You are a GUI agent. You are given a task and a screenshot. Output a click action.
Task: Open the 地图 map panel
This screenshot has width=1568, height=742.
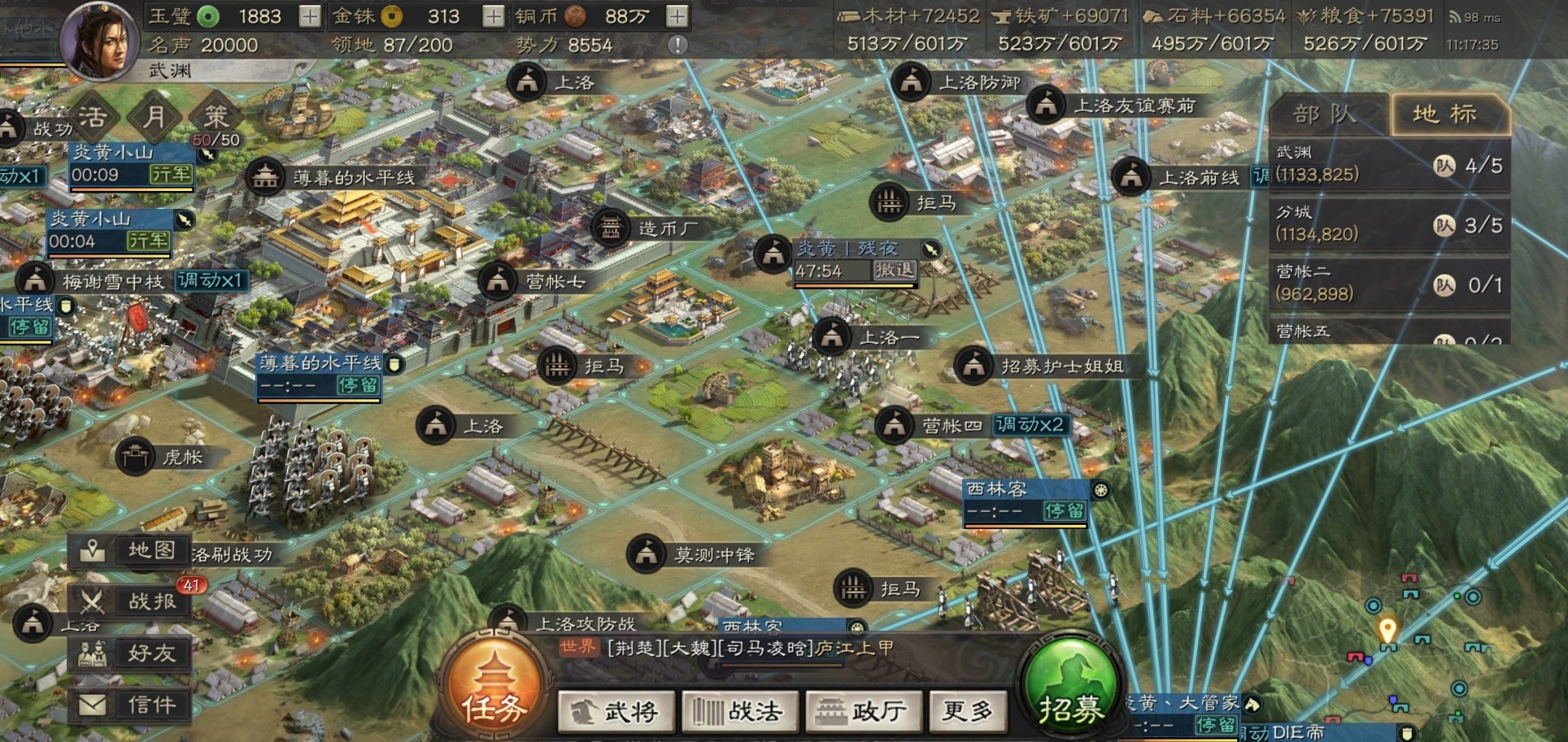click(129, 551)
